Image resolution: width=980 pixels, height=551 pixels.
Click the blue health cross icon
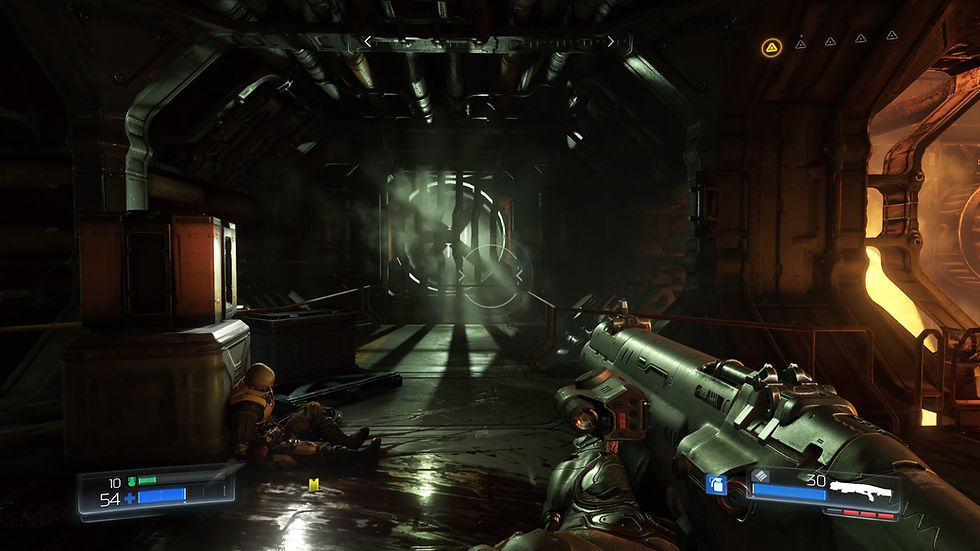coord(130,497)
